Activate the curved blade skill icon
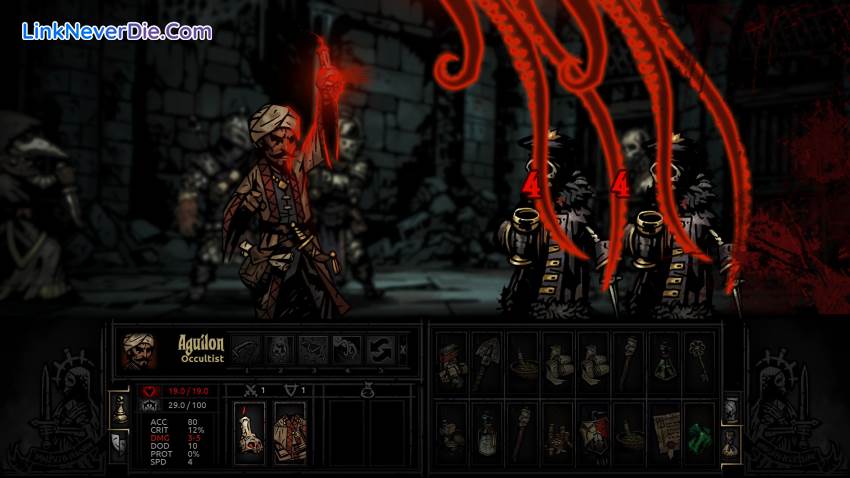 247,348
